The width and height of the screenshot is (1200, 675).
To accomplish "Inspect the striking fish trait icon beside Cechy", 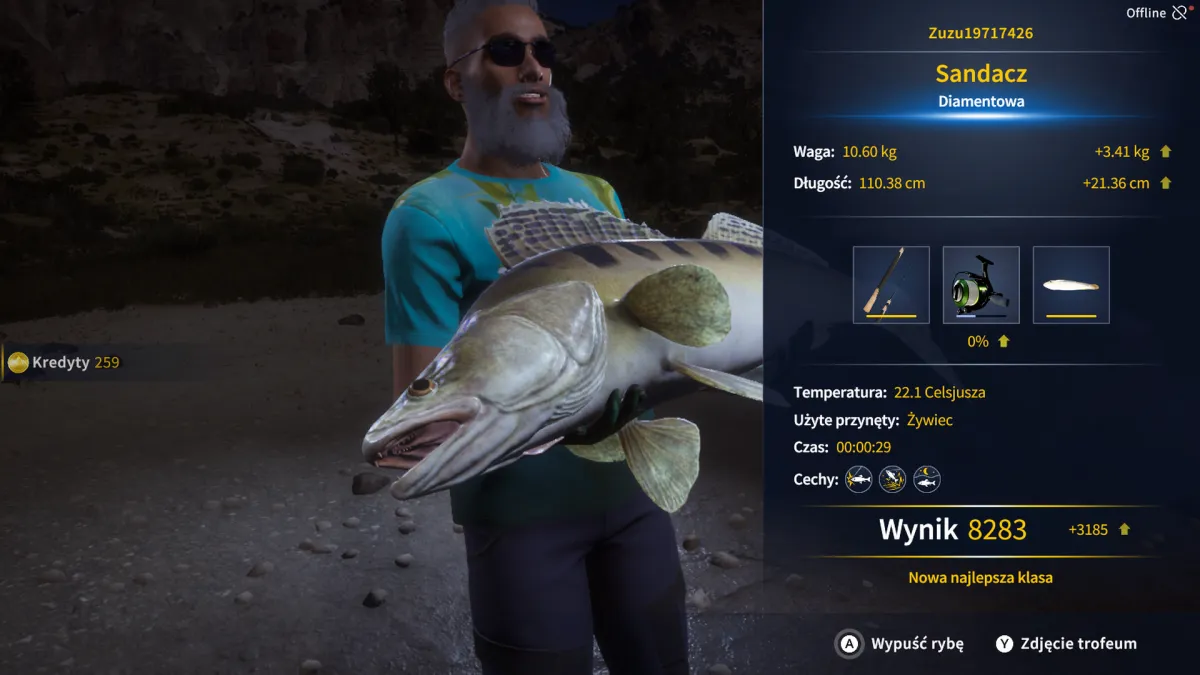I will (x=858, y=479).
